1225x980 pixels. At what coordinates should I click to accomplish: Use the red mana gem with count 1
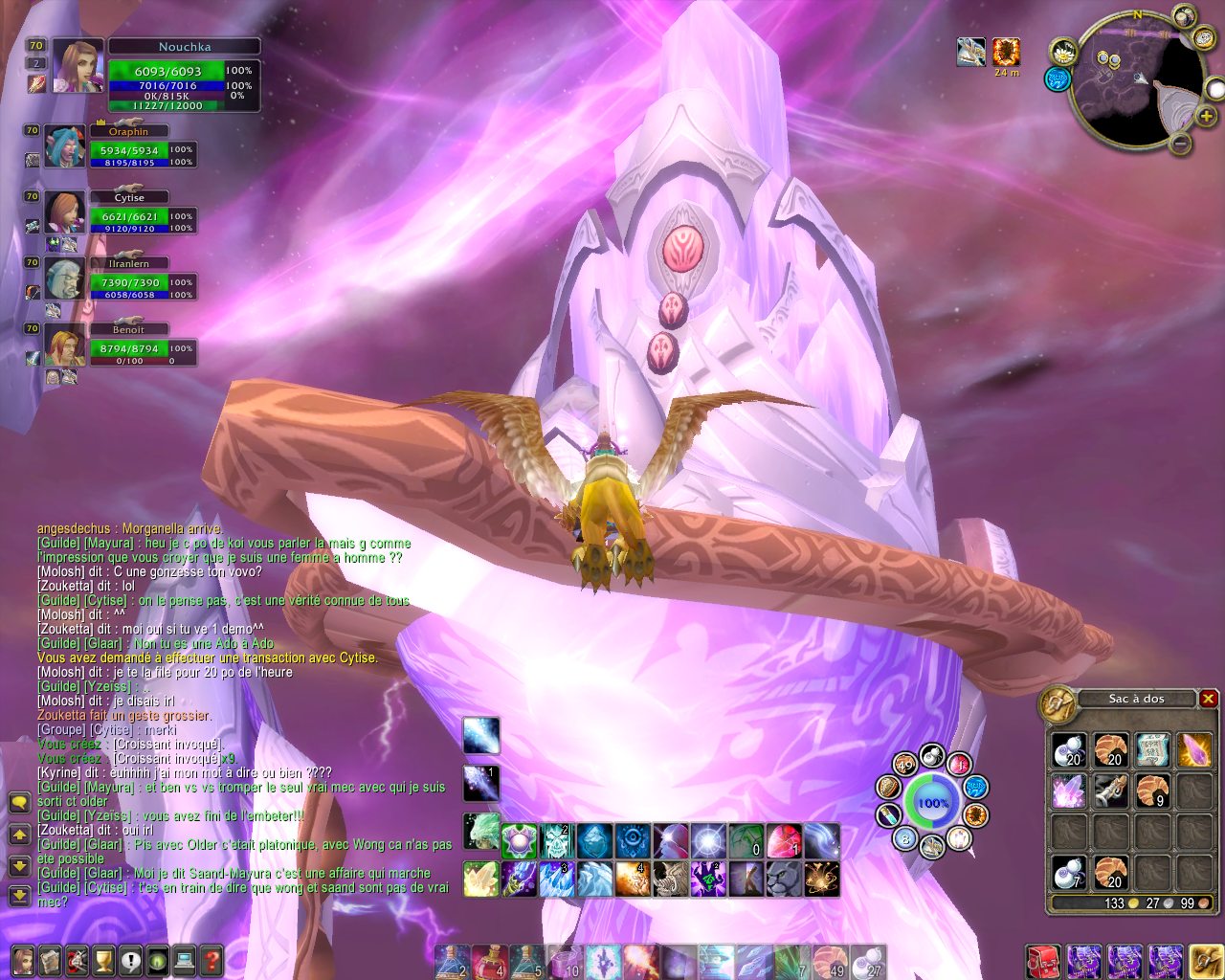point(783,841)
